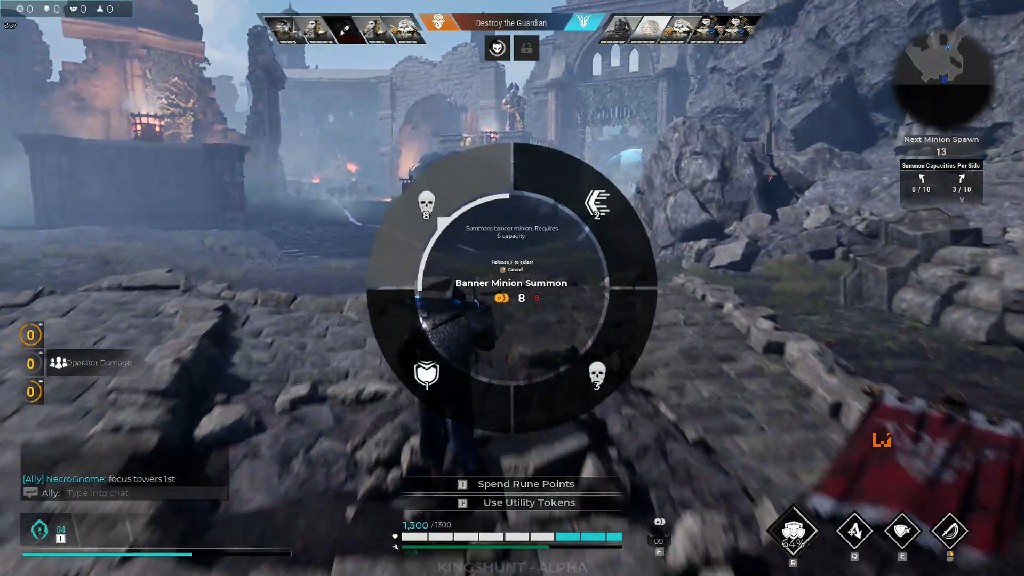This screenshot has height=576, width=1024.
Task: Trigger the arrow-shaped diamond ability
Action: (x=855, y=530)
